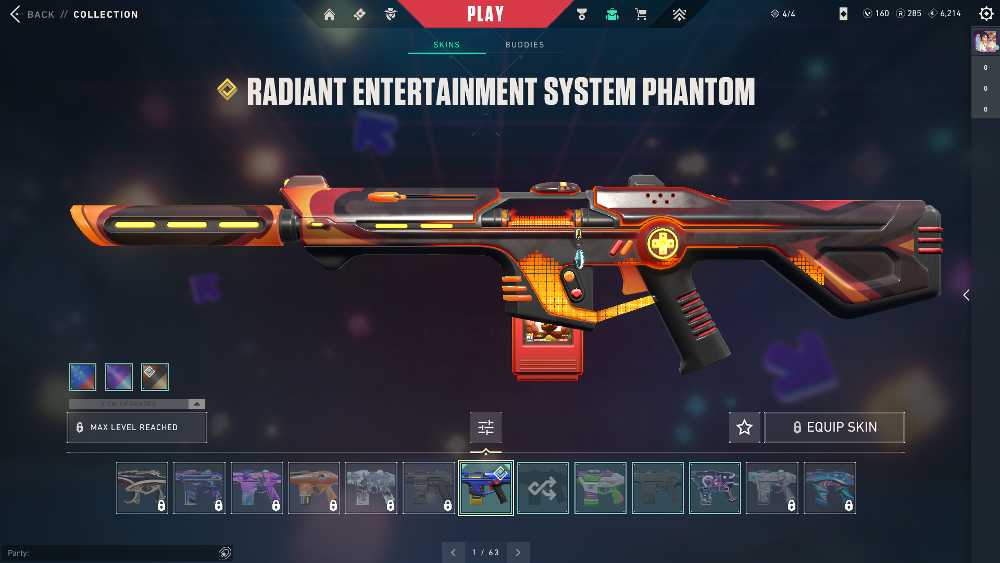Click the red PLAY button

[x=486, y=14]
